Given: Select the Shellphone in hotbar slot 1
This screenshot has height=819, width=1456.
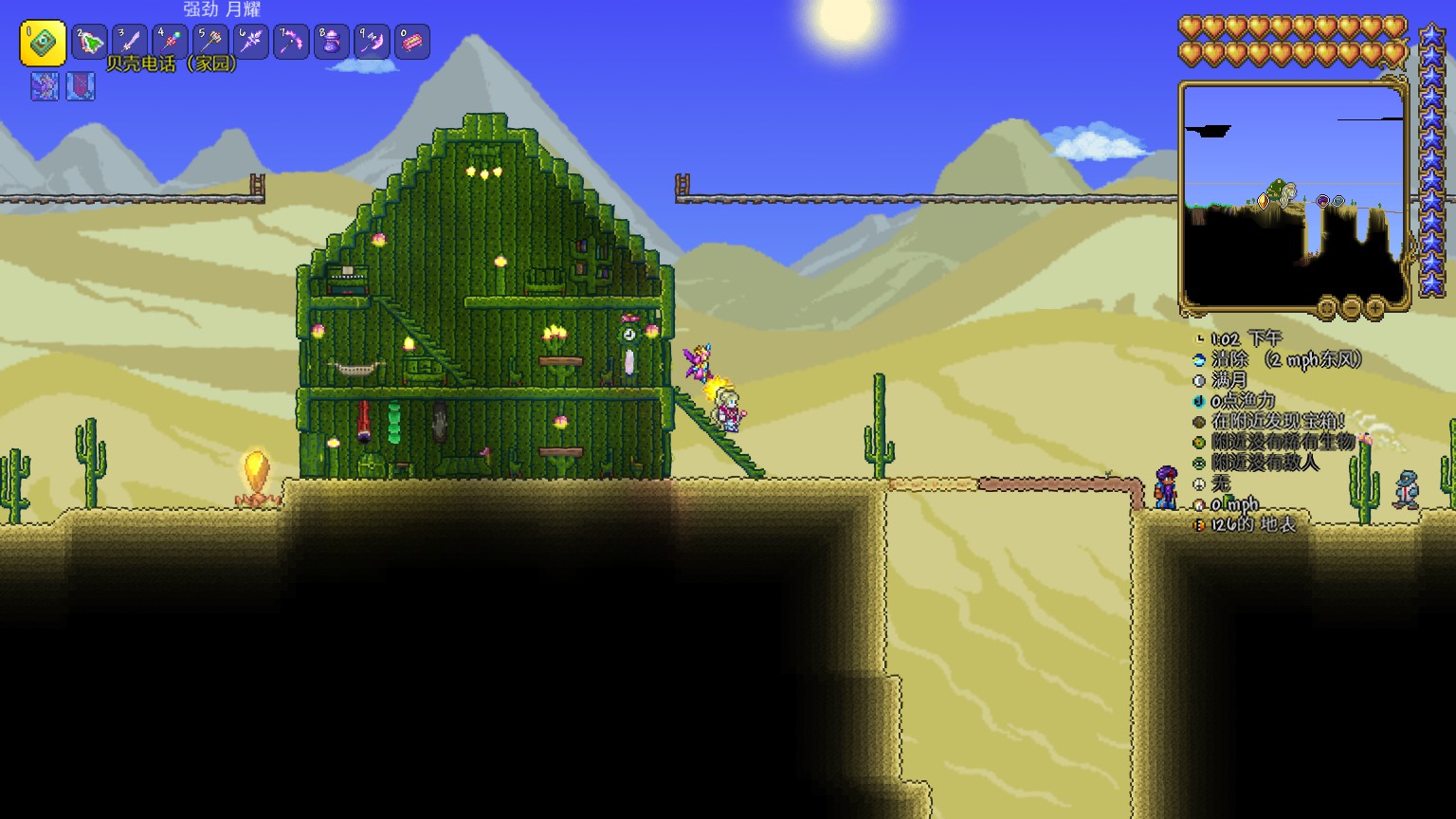Looking at the screenshot, I should [x=43, y=43].
